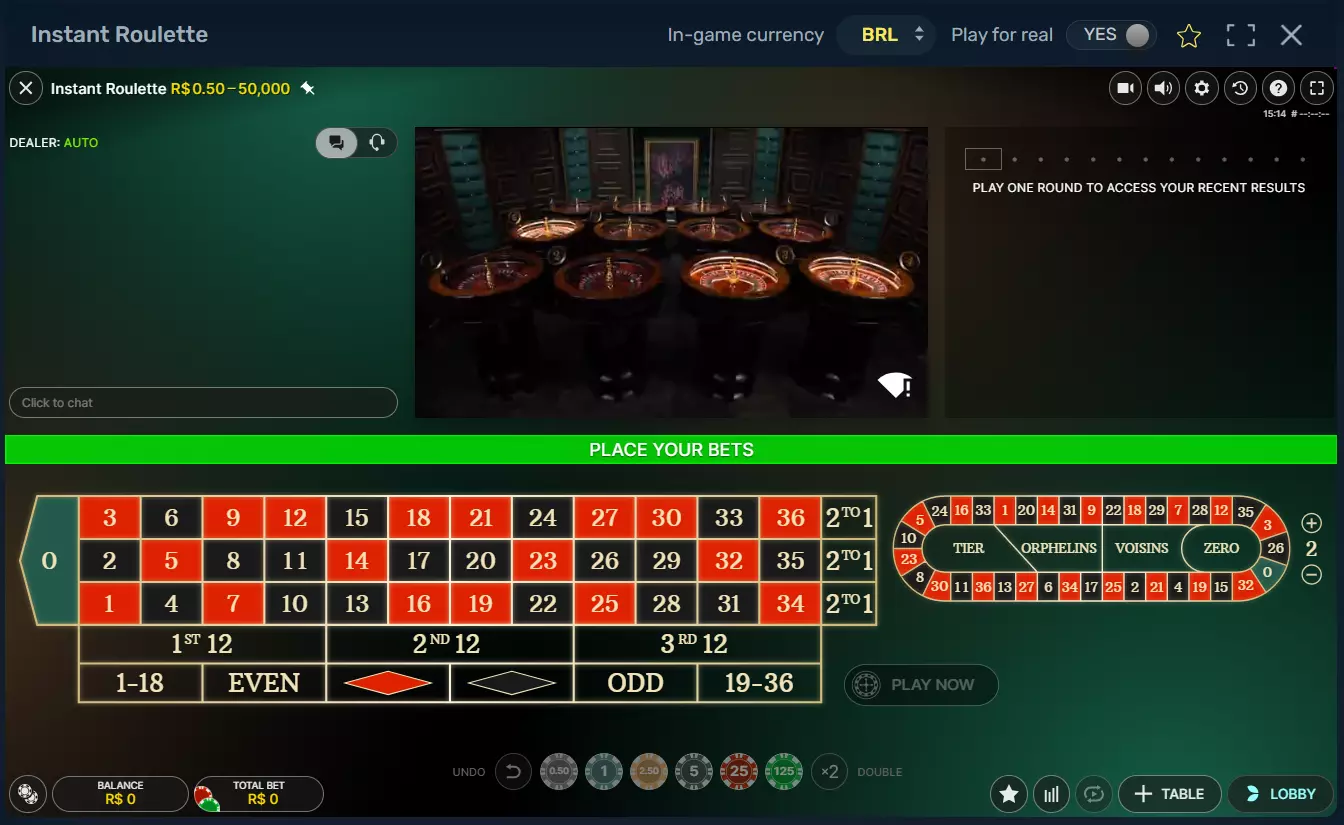1344x825 pixels.
Task: Open help via the question mark icon
Action: 1278,88
